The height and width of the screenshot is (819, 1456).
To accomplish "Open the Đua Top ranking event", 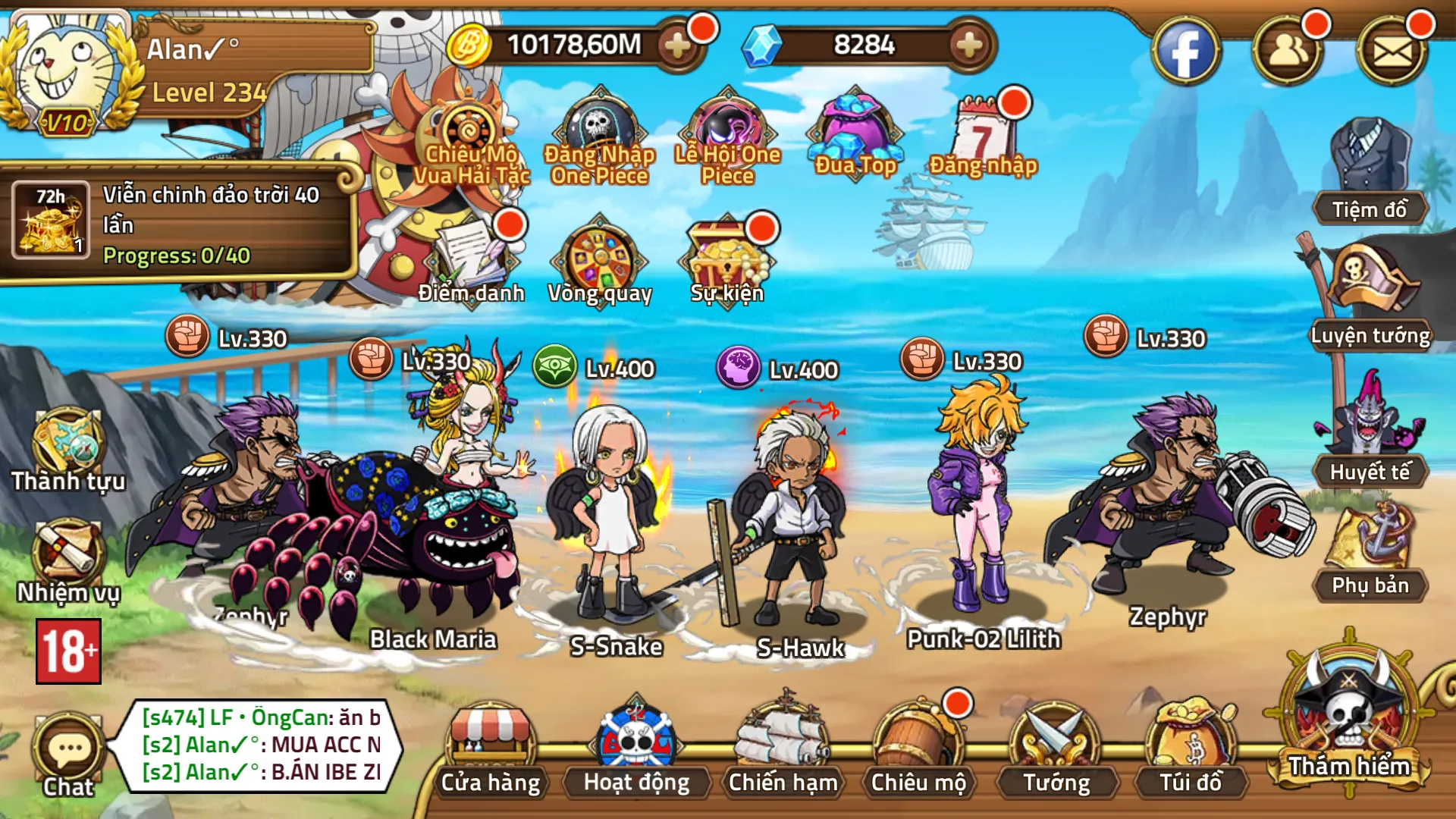I will 855,133.
